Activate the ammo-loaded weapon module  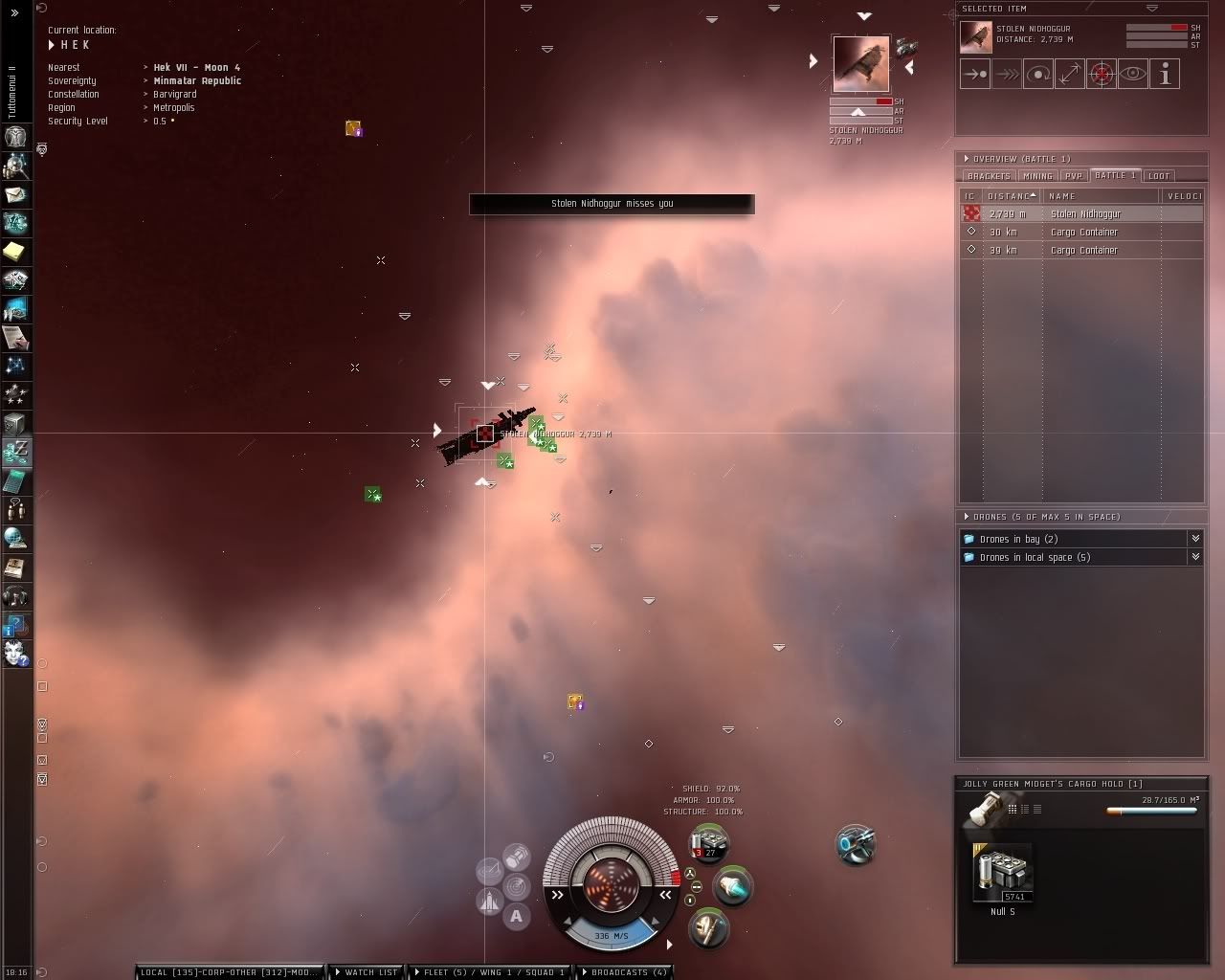pyautogui.click(x=708, y=845)
